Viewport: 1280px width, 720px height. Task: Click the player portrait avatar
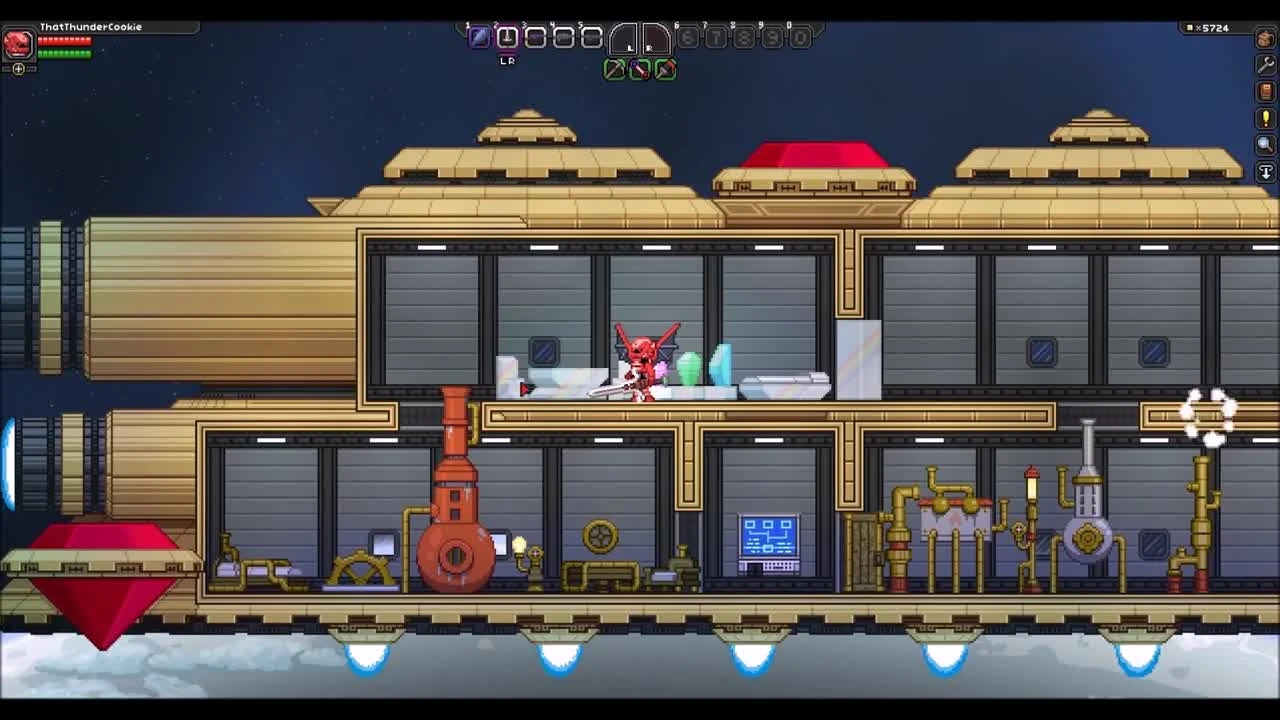click(16, 42)
